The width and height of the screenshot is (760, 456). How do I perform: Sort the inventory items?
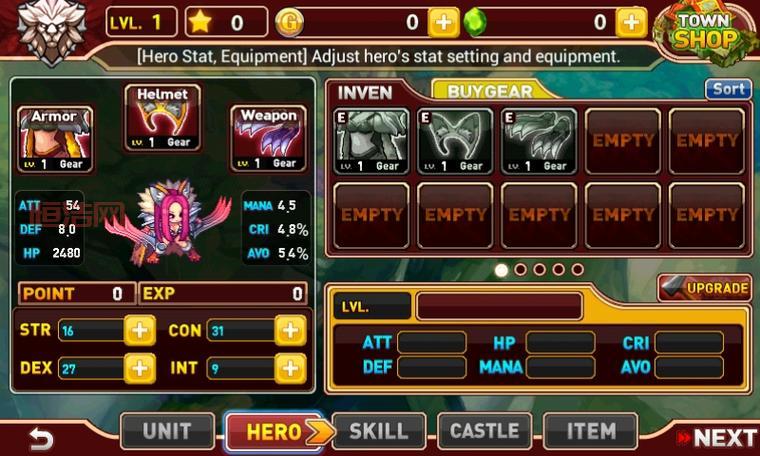point(727,89)
